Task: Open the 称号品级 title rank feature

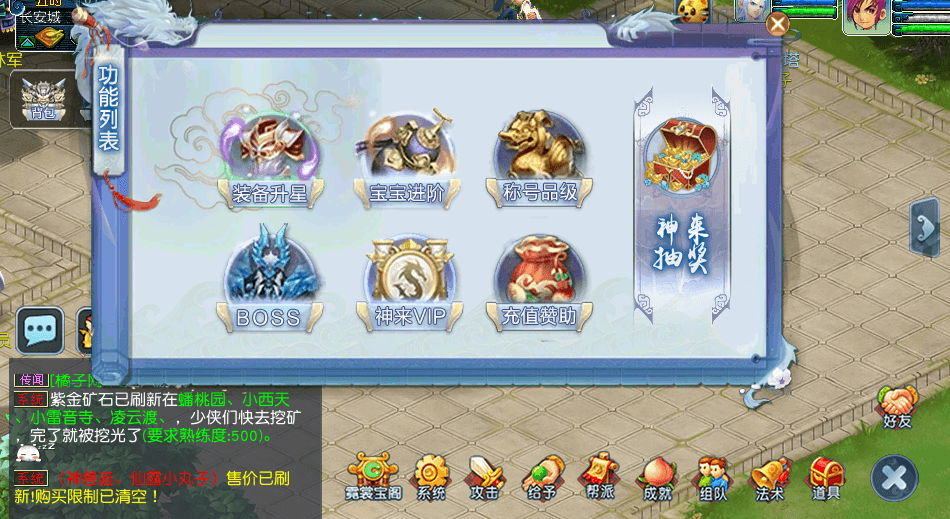Action: 538,160
